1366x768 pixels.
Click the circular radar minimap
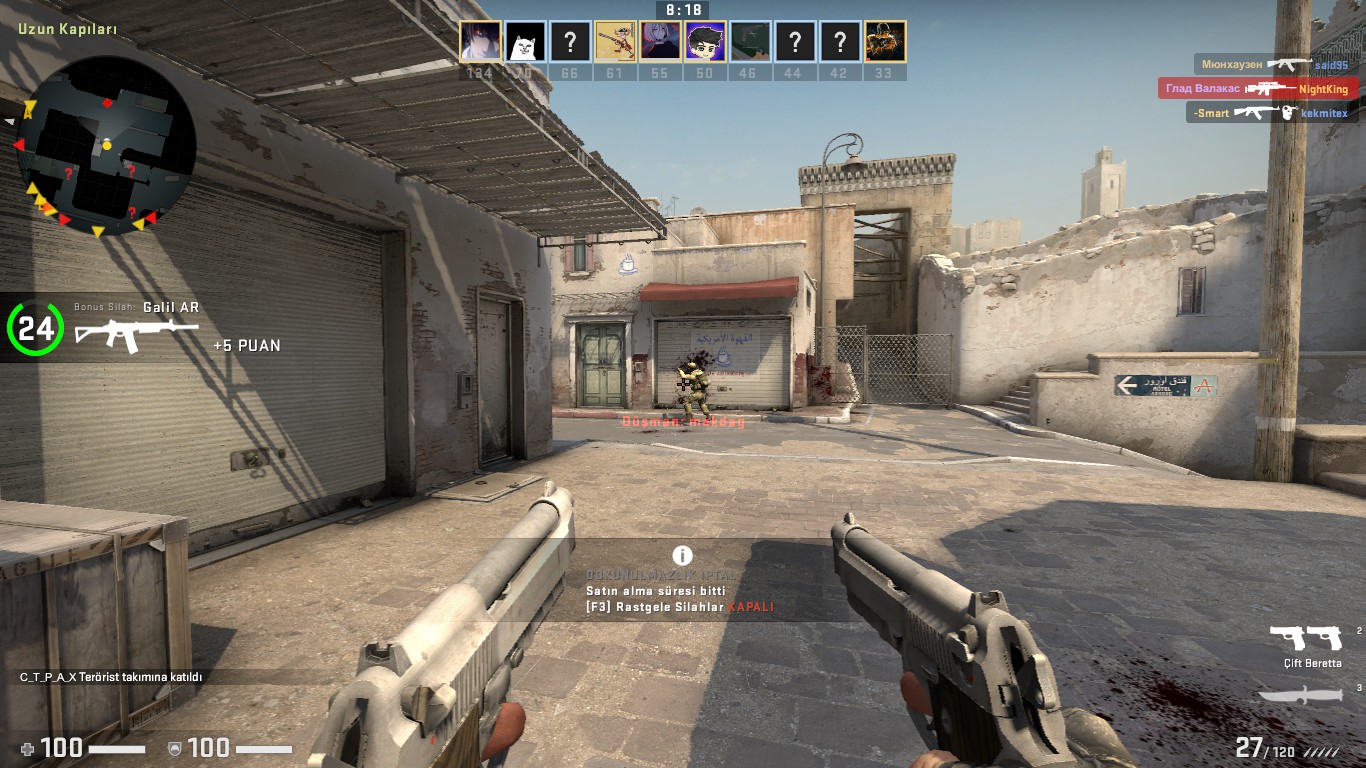[105, 145]
